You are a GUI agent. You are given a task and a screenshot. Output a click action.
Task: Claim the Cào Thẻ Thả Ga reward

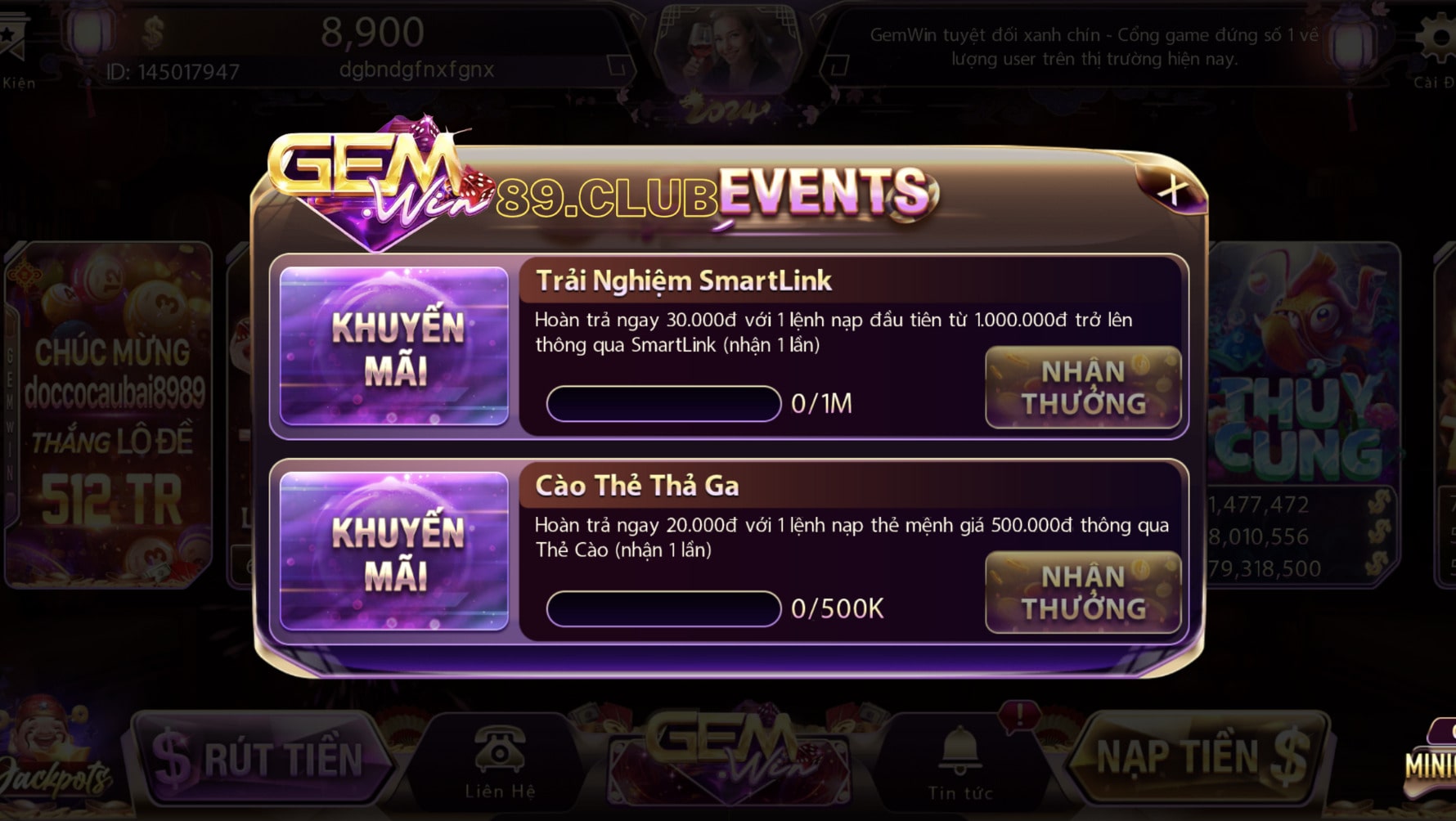point(1083,593)
